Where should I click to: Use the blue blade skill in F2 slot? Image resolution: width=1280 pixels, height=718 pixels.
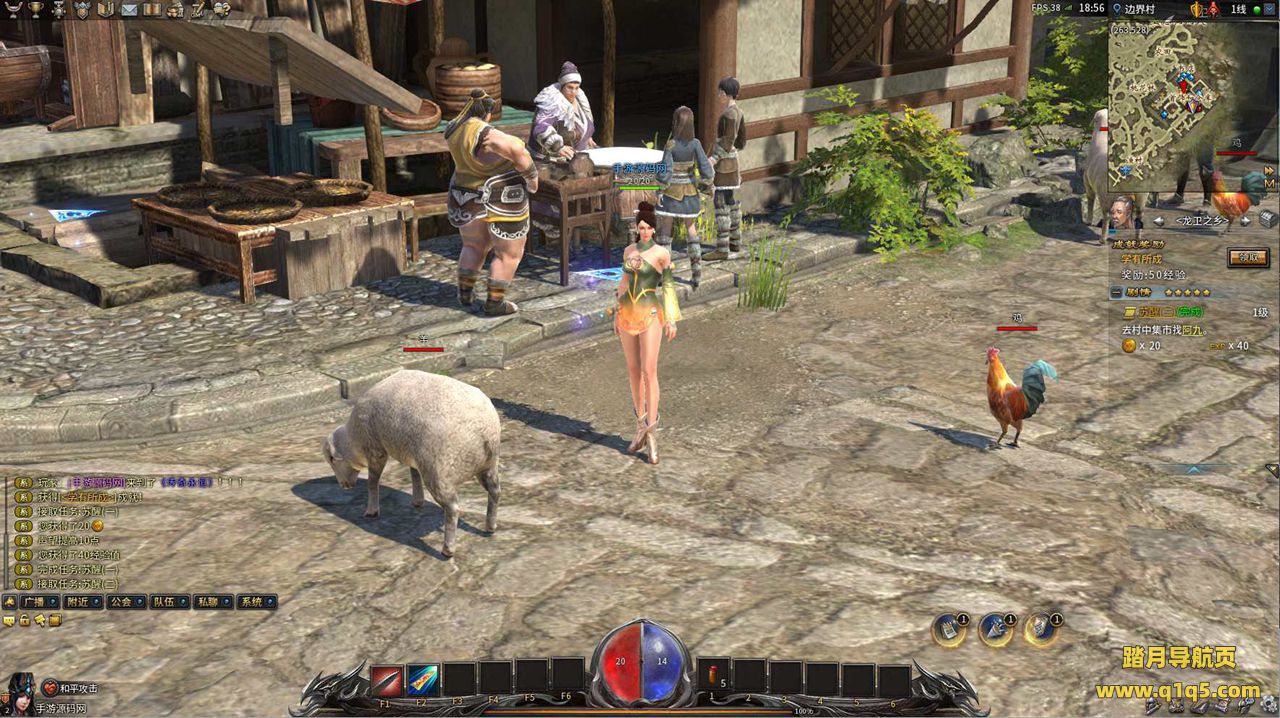pos(422,680)
